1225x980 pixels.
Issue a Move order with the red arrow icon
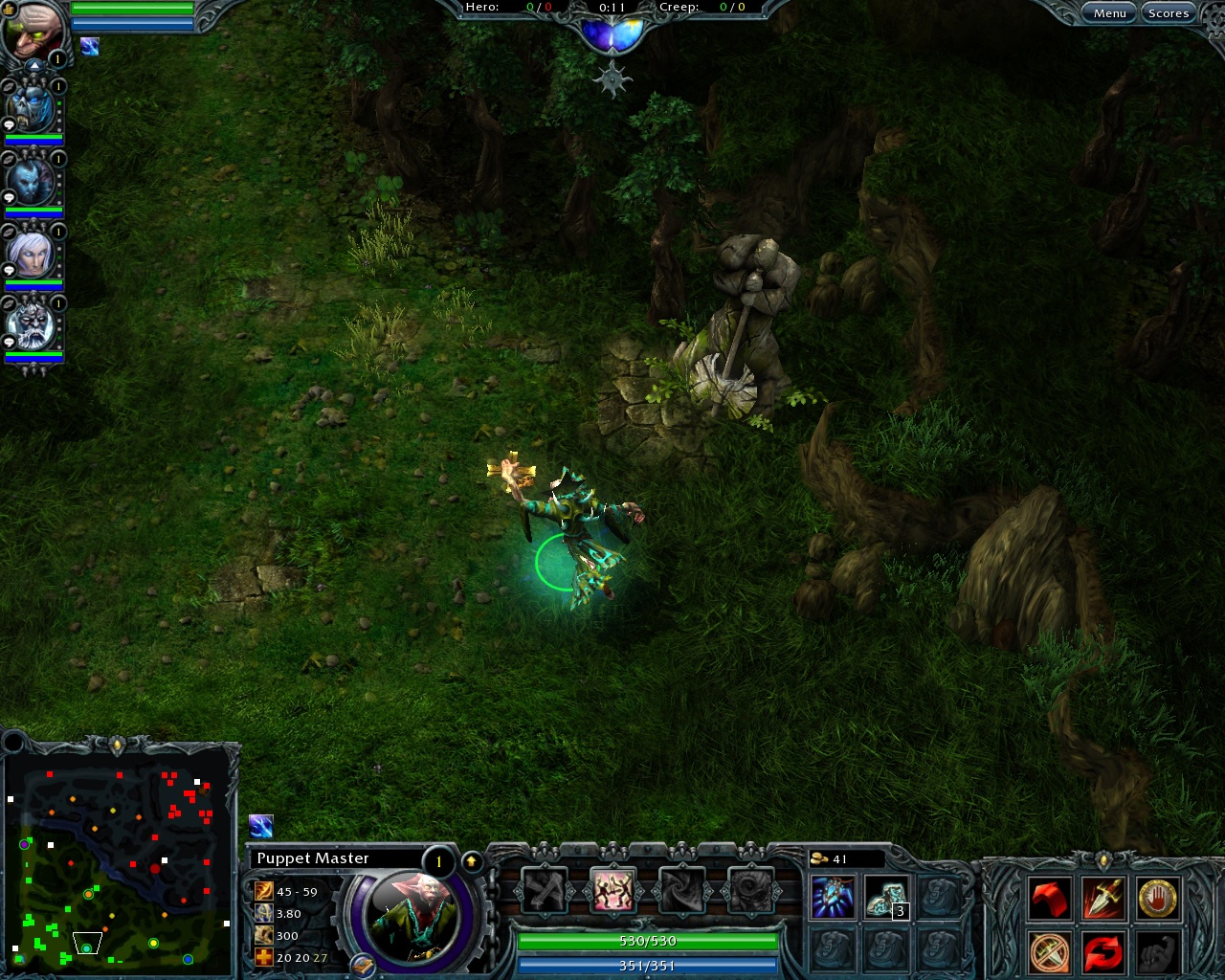pos(1050,898)
